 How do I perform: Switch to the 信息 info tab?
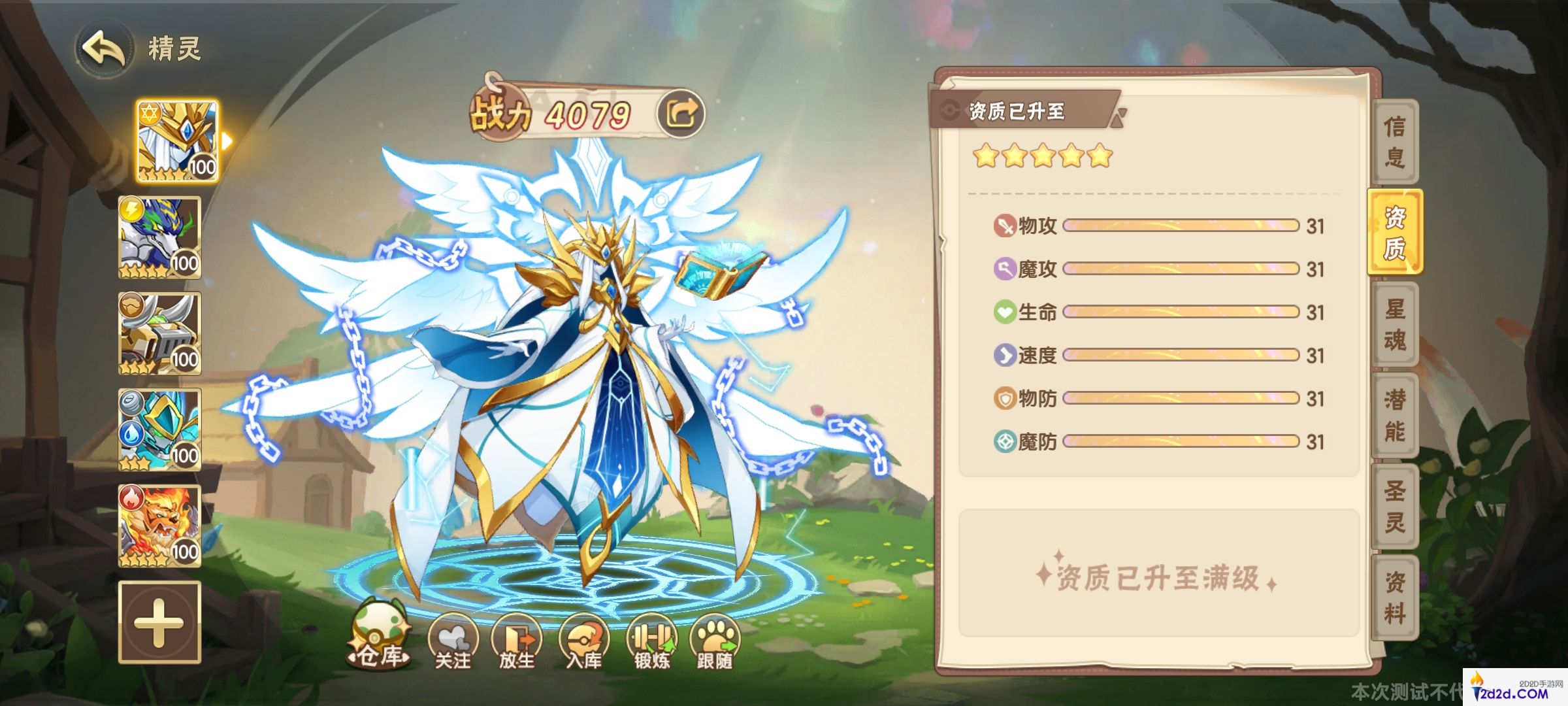(x=1394, y=141)
